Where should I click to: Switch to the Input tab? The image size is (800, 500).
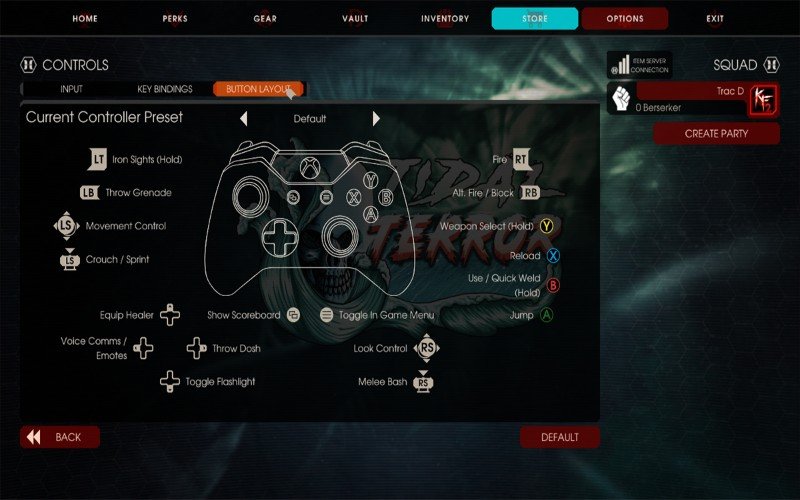pyautogui.click(x=72, y=89)
